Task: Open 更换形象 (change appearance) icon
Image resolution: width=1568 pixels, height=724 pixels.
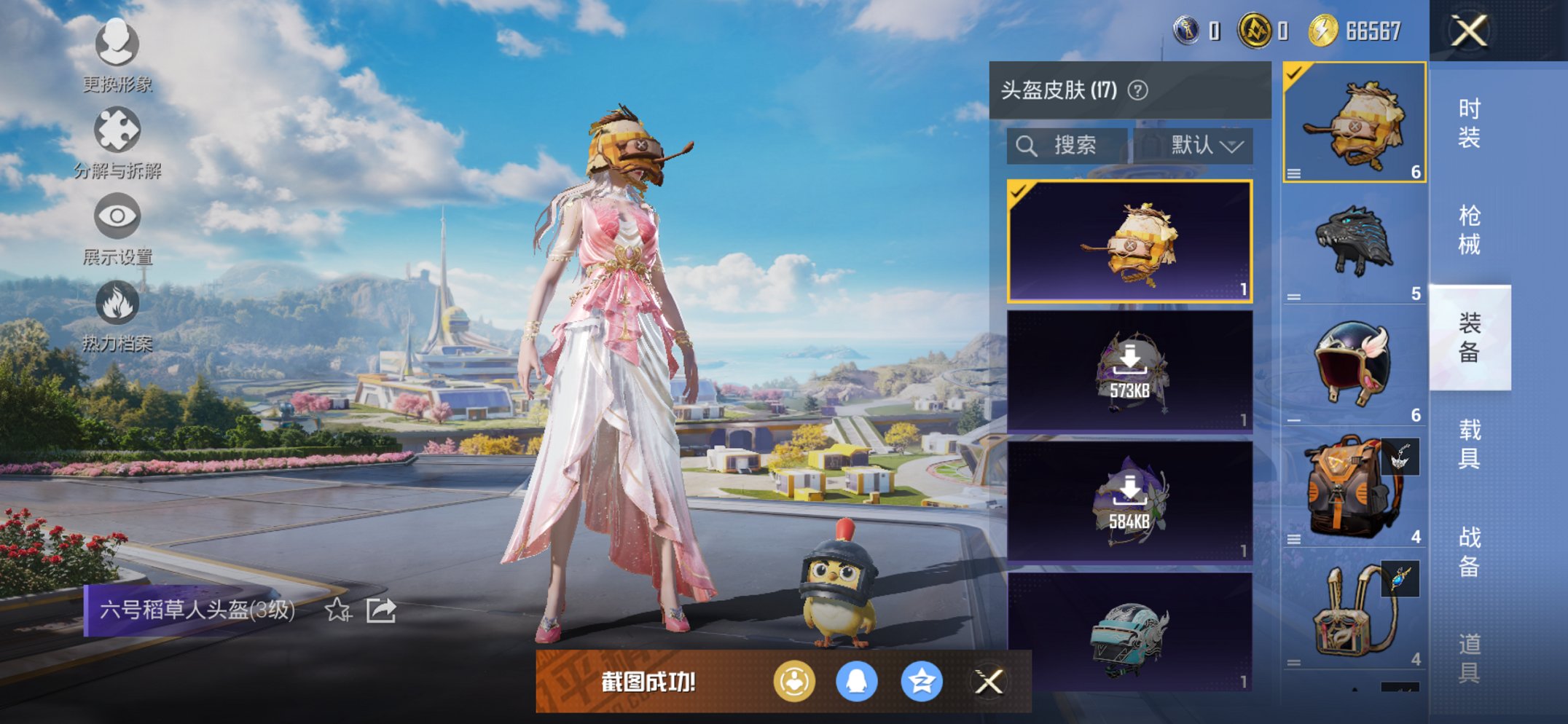Action: point(117,44)
